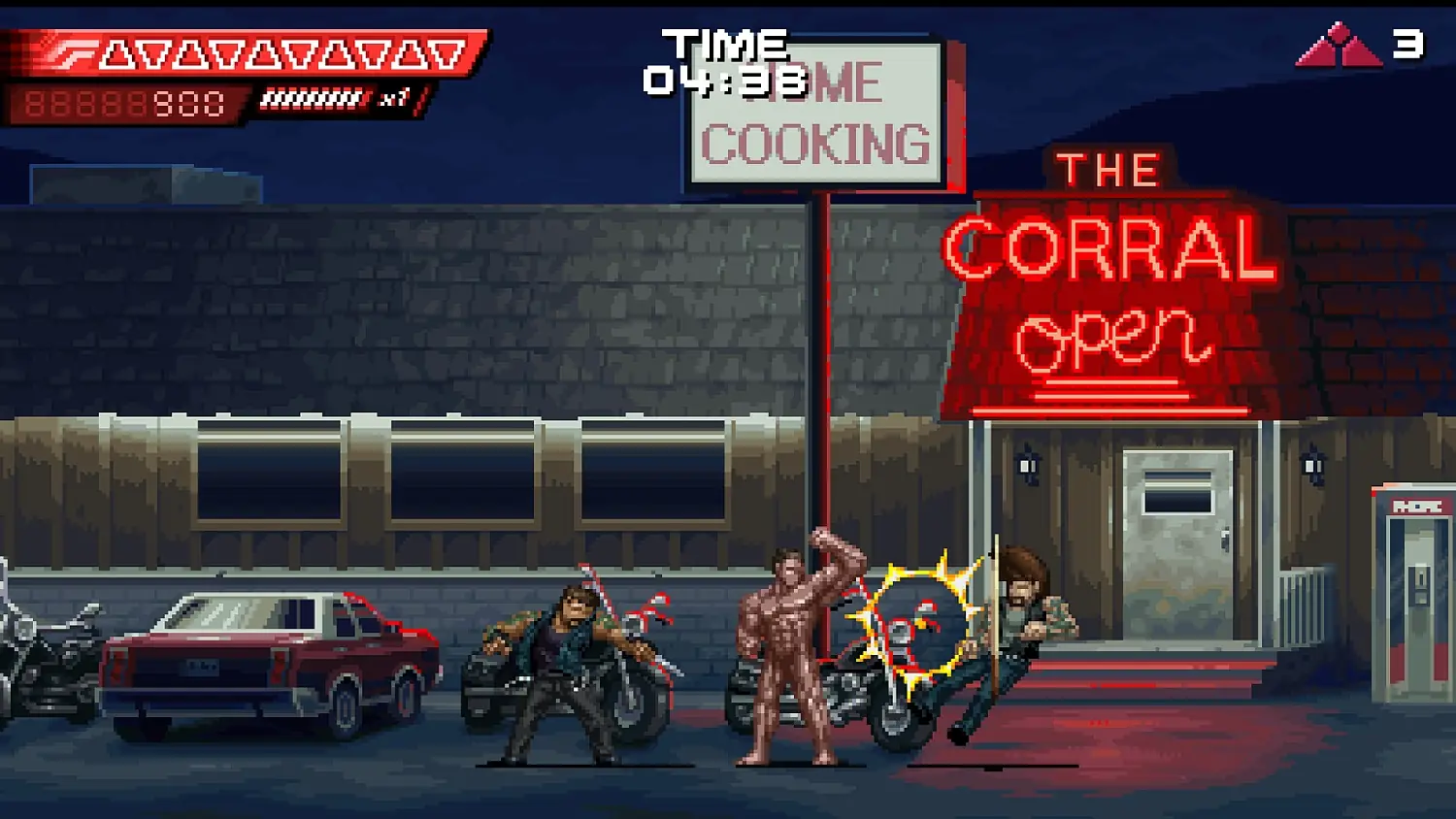Click the striped combo meter icon
1456x819 pixels.
pos(309,97)
